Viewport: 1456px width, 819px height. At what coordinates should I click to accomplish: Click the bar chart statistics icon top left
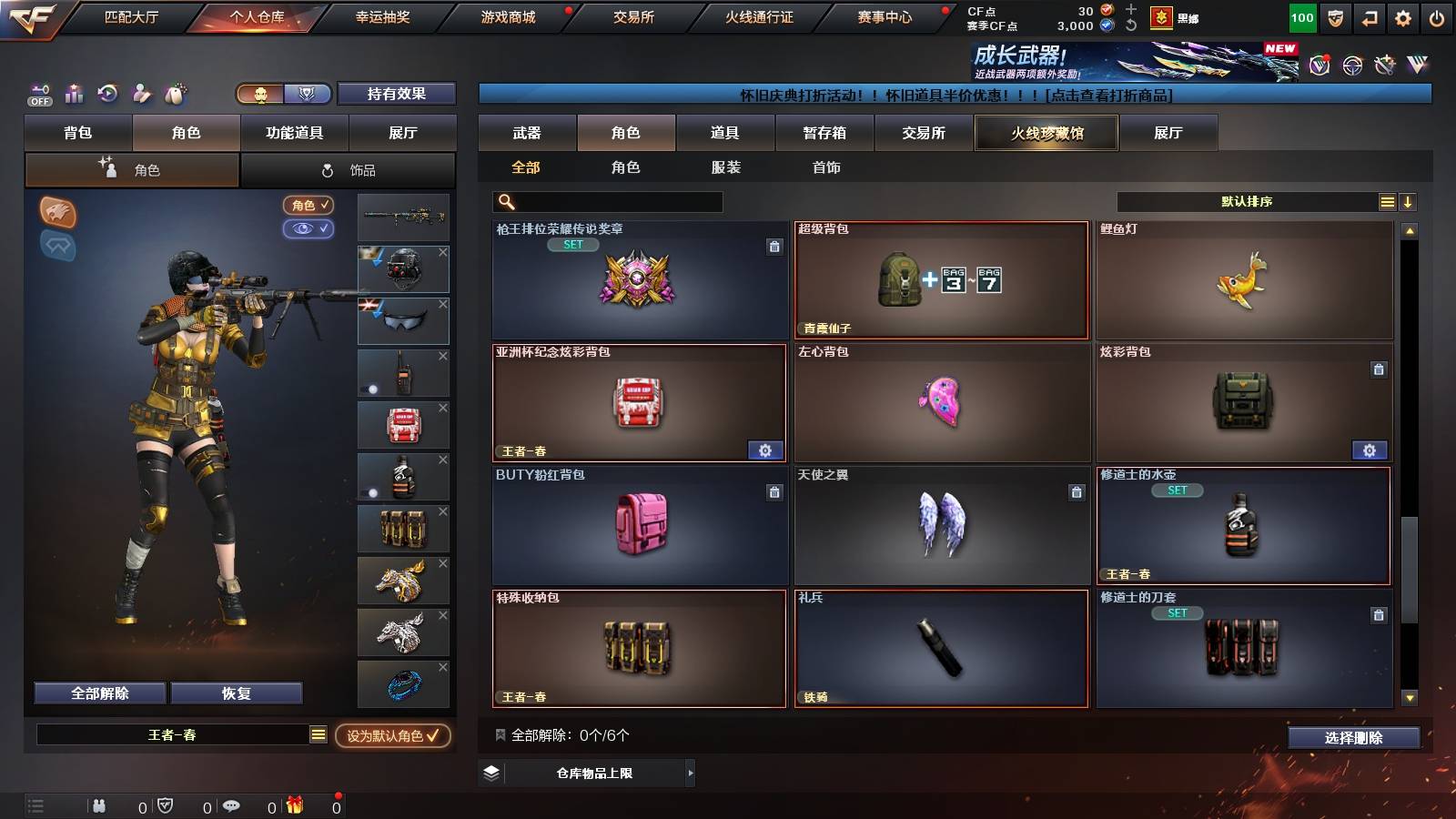pyautogui.click(x=74, y=93)
